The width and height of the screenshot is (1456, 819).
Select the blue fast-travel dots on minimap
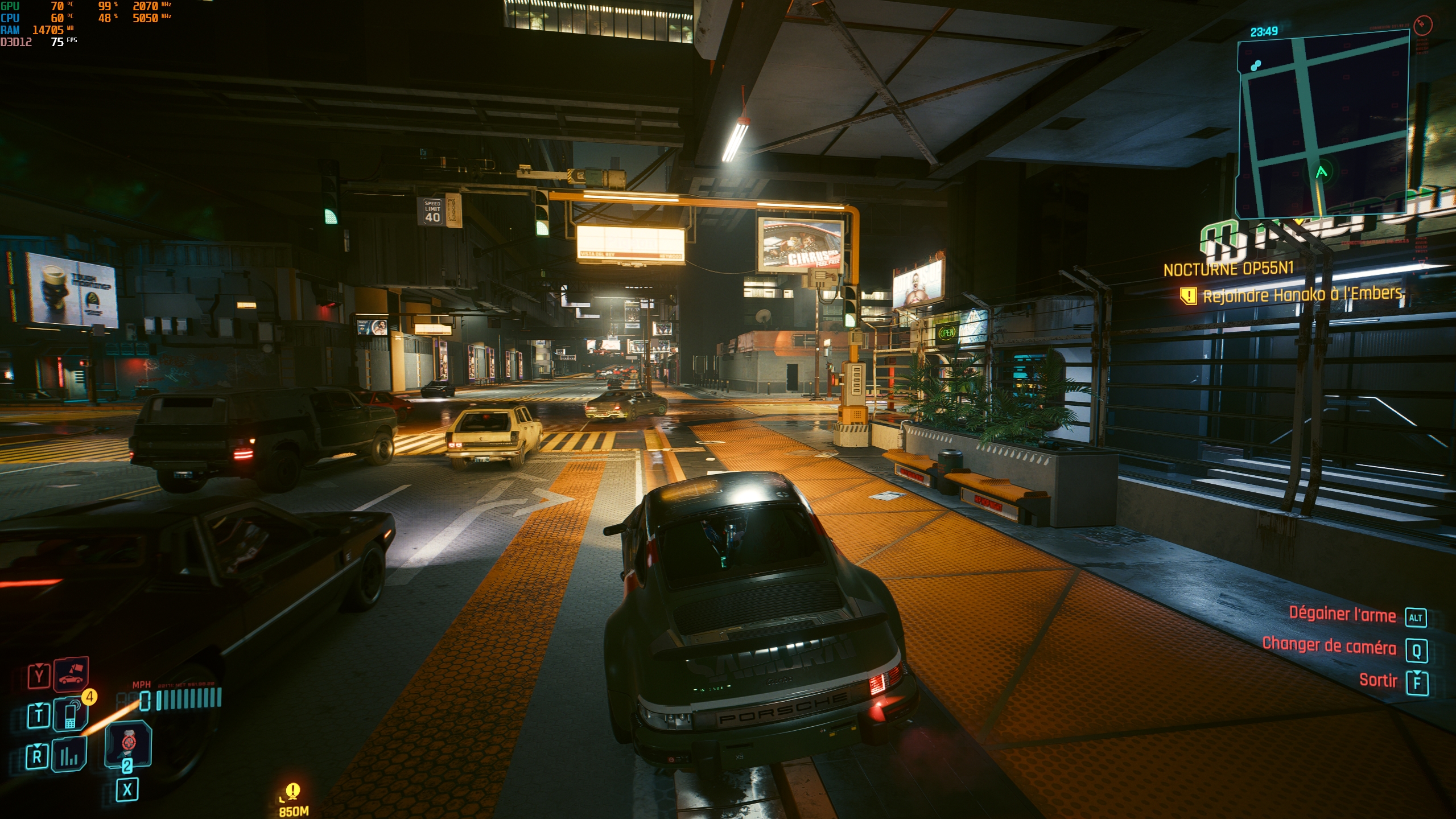click(x=1256, y=65)
